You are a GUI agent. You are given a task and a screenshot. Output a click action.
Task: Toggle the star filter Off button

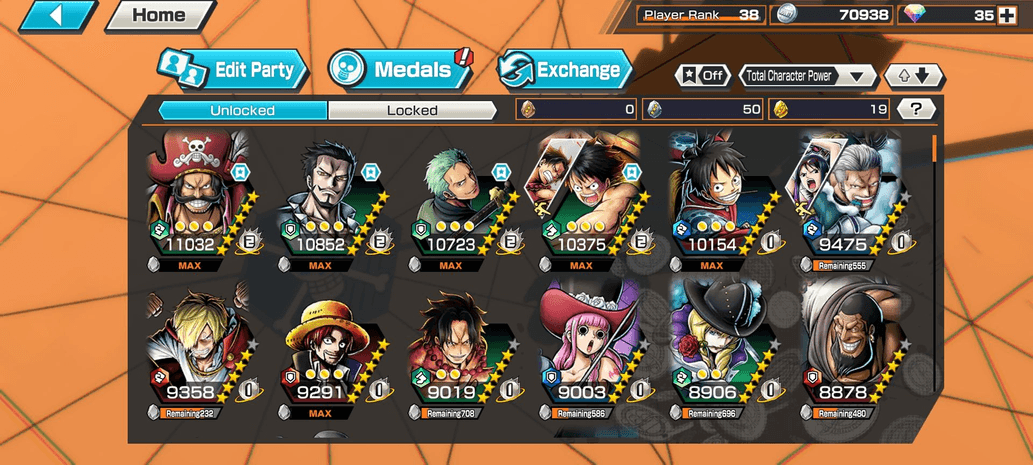click(702, 76)
